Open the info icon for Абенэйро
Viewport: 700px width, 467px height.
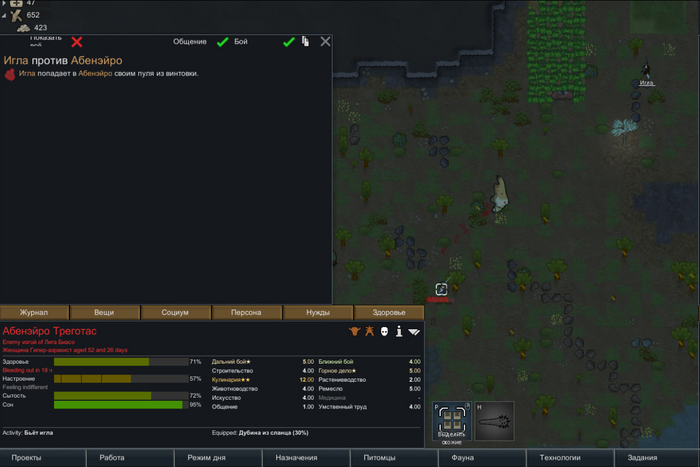point(398,331)
